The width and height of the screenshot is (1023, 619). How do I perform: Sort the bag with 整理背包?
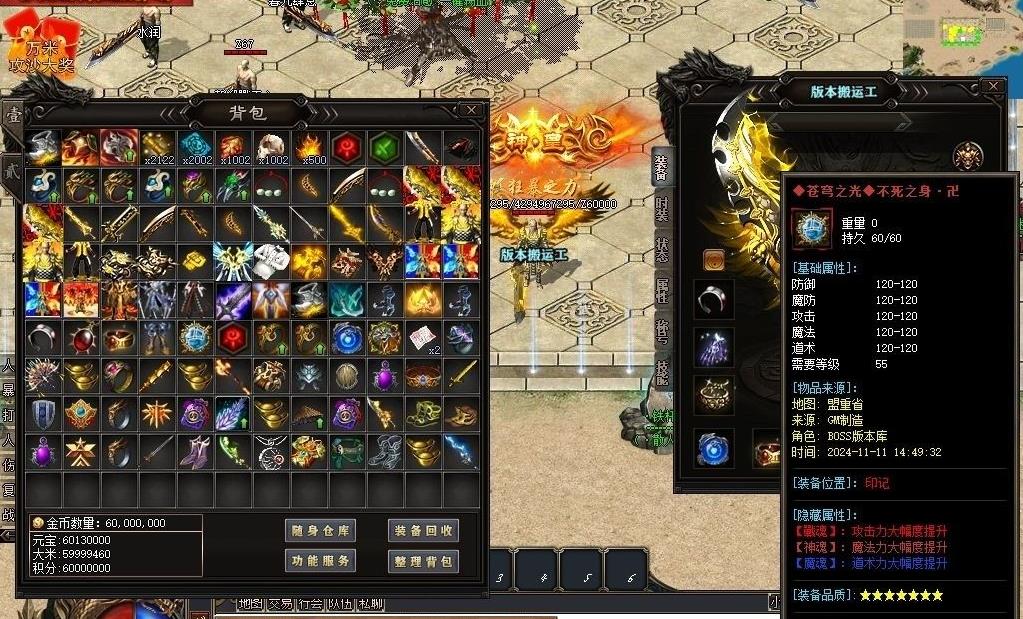(x=423, y=561)
